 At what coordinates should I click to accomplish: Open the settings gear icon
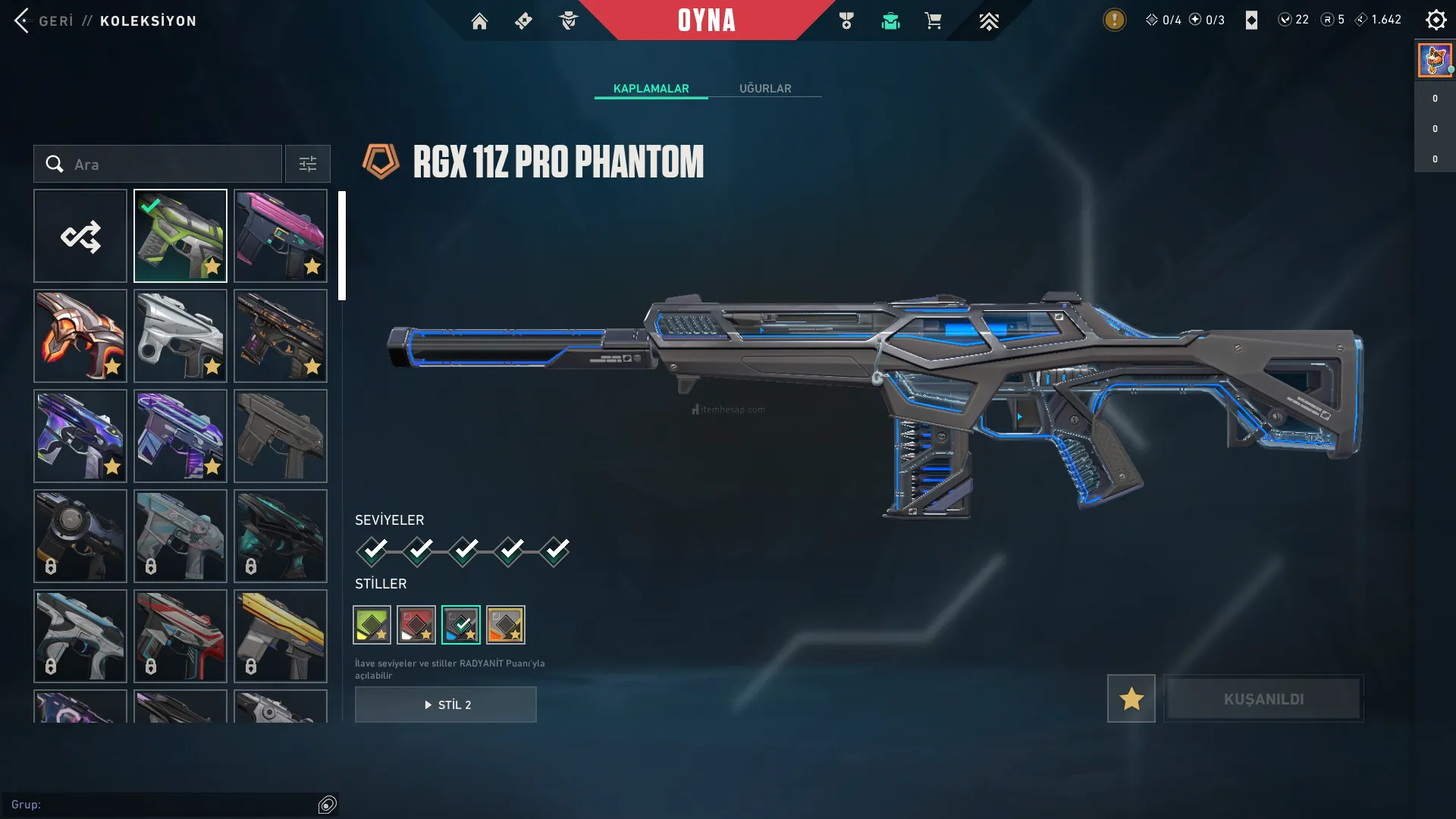pos(1436,20)
